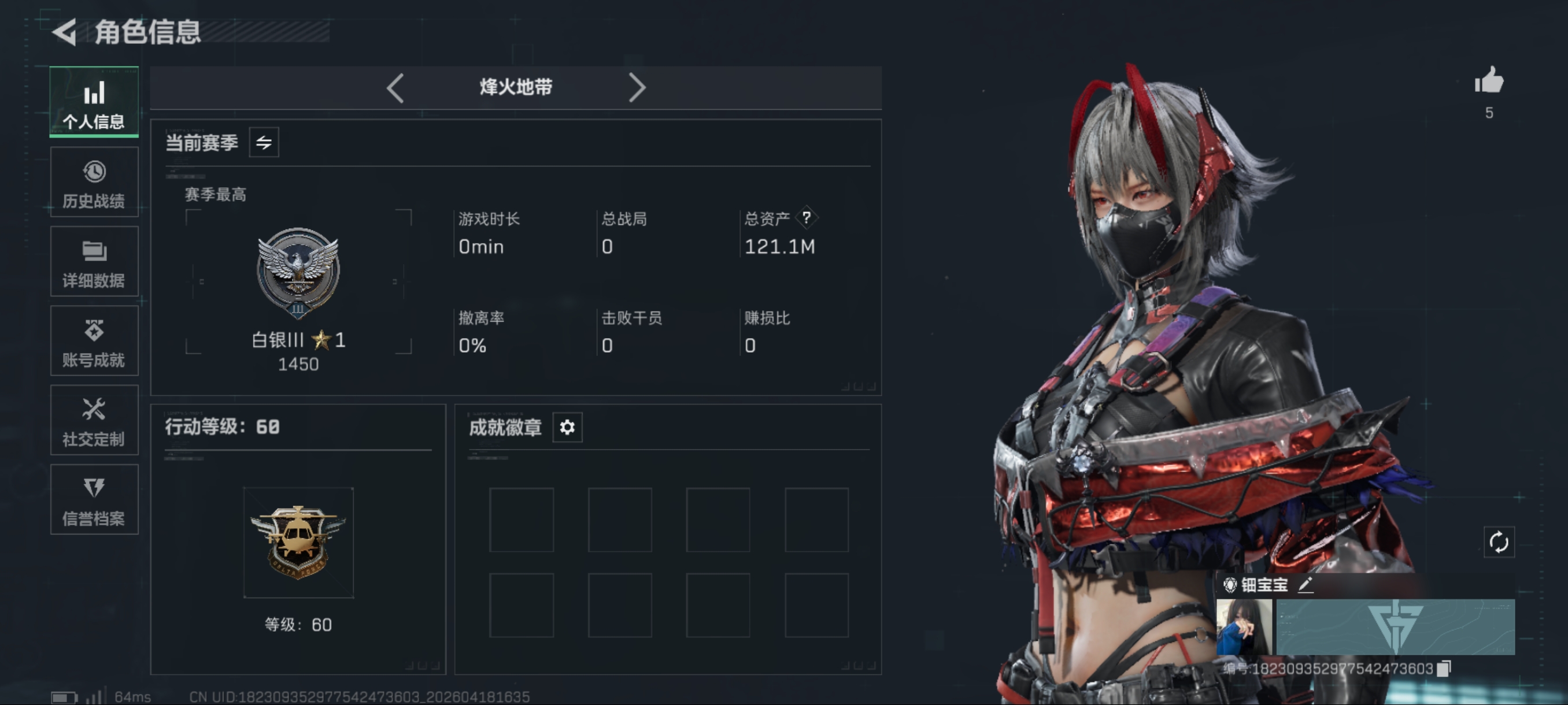This screenshot has height=705, width=1568.
Task: Show the 详细数据 tab
Action: click(94, 262)
